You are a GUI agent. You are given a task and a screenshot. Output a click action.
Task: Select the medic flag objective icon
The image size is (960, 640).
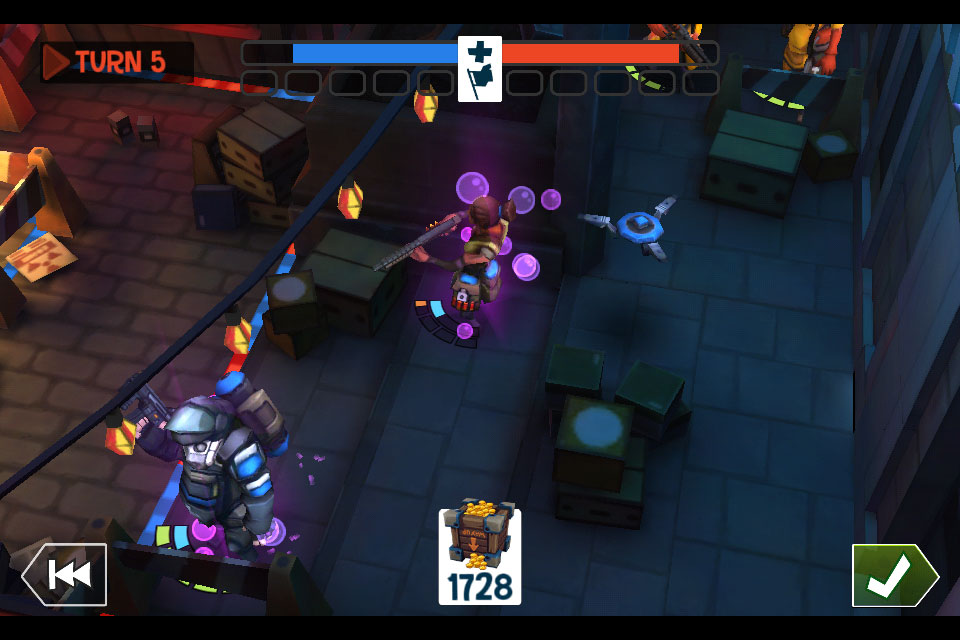tap(479, 68)
